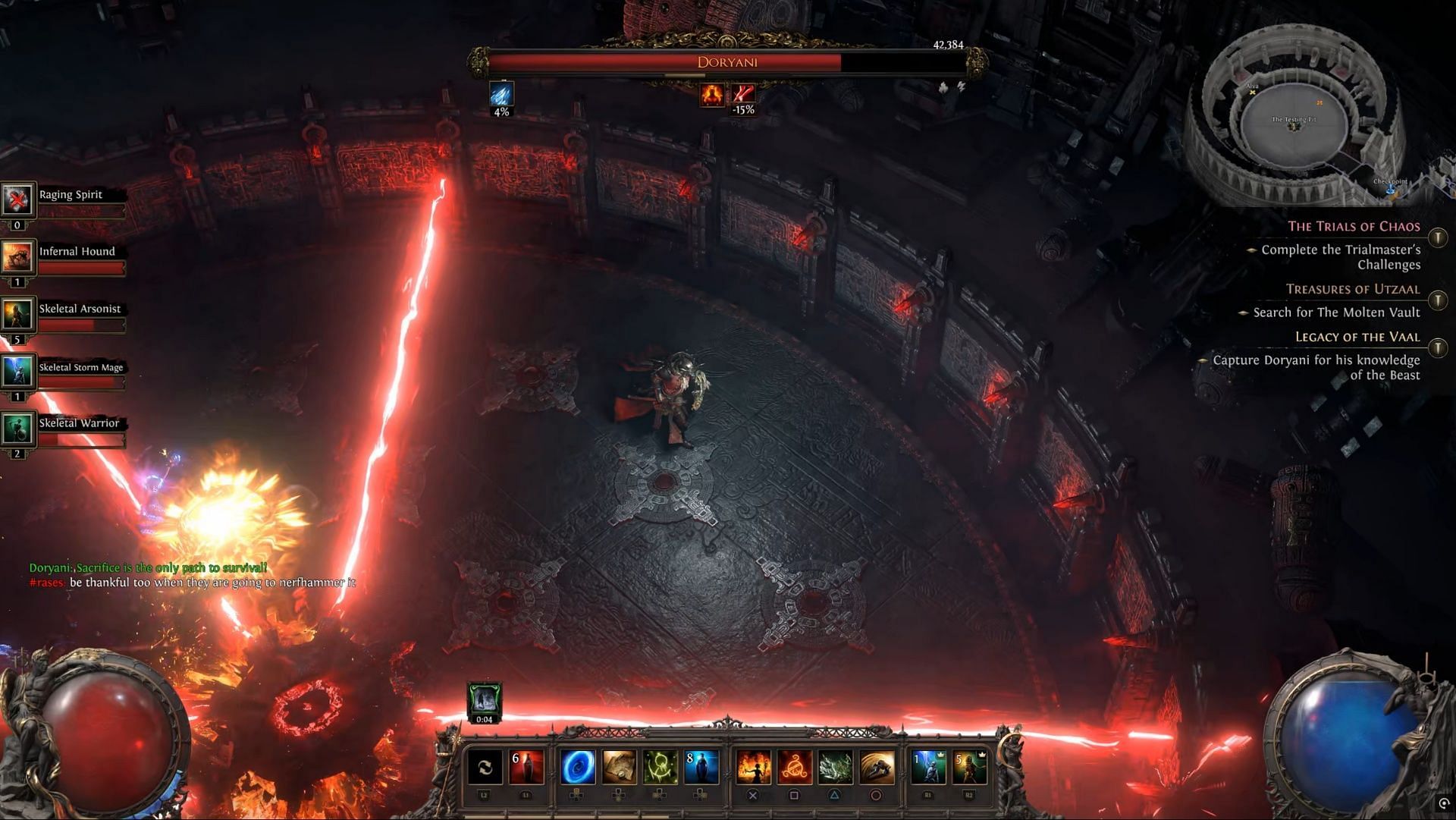The height and width of the screenshot is (820, 1456).
Task: Use the blue mana flask slot
Action: 701,767
